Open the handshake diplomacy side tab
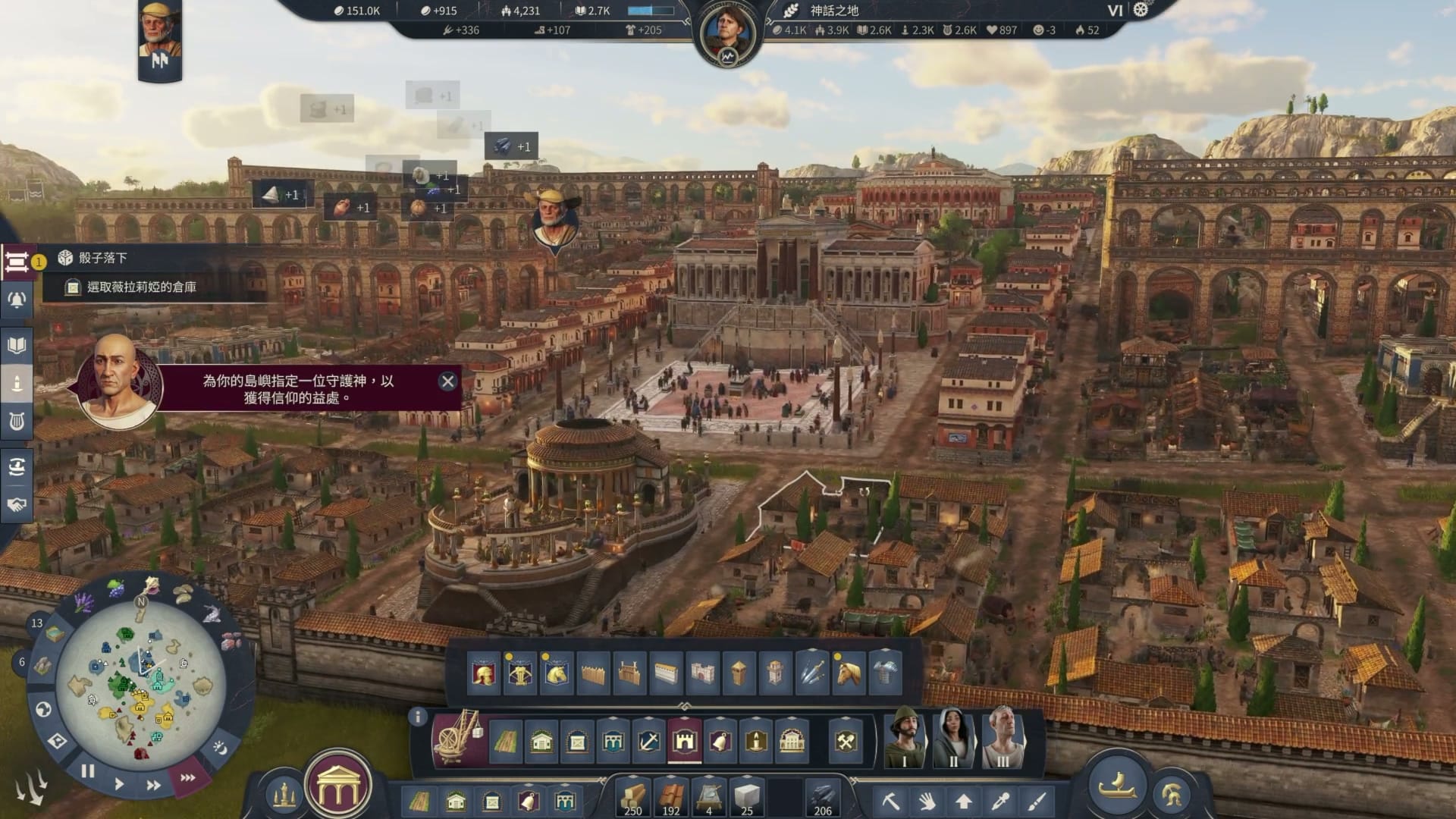The image size is (1456, 819). 17,504
